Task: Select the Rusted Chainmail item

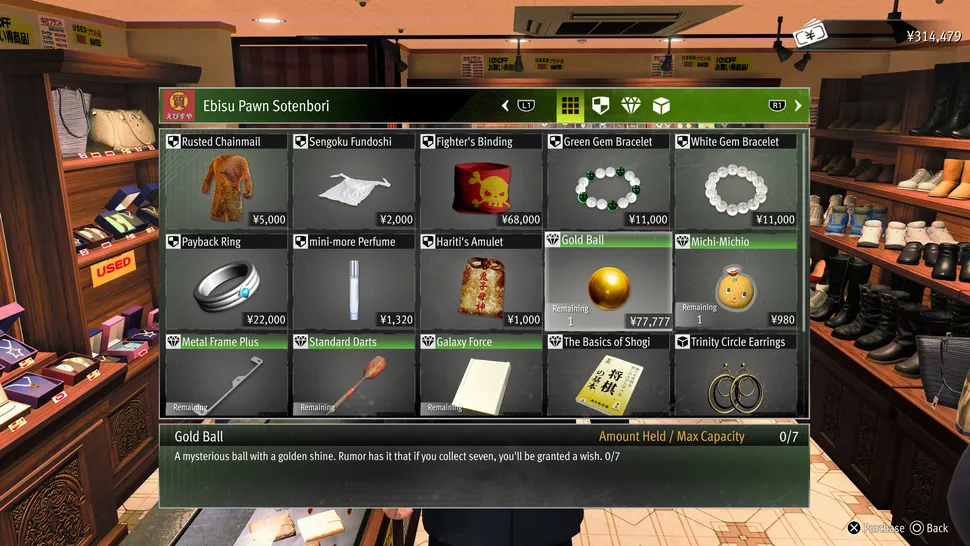Action: tap(225, 181)
